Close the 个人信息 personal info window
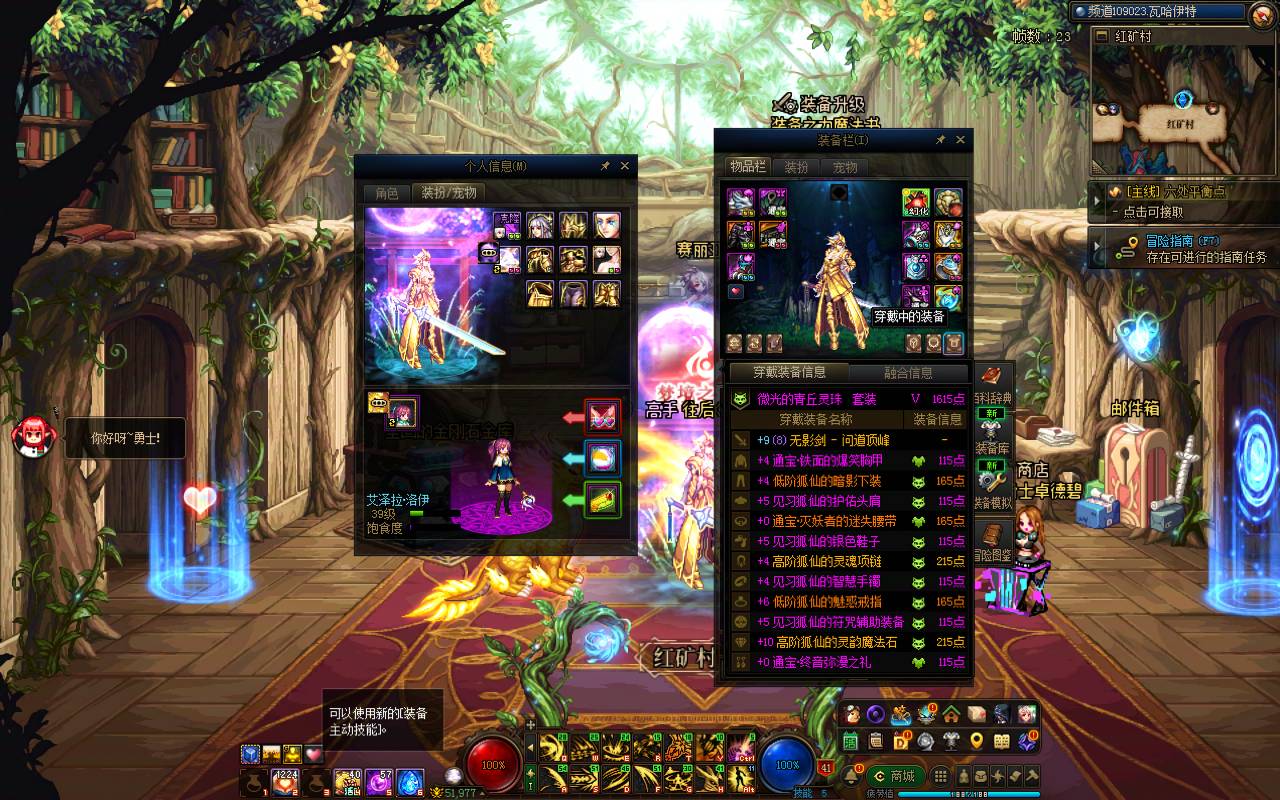Image resolution: width=1280 pixels, height=800 pixels. [625, 166]
